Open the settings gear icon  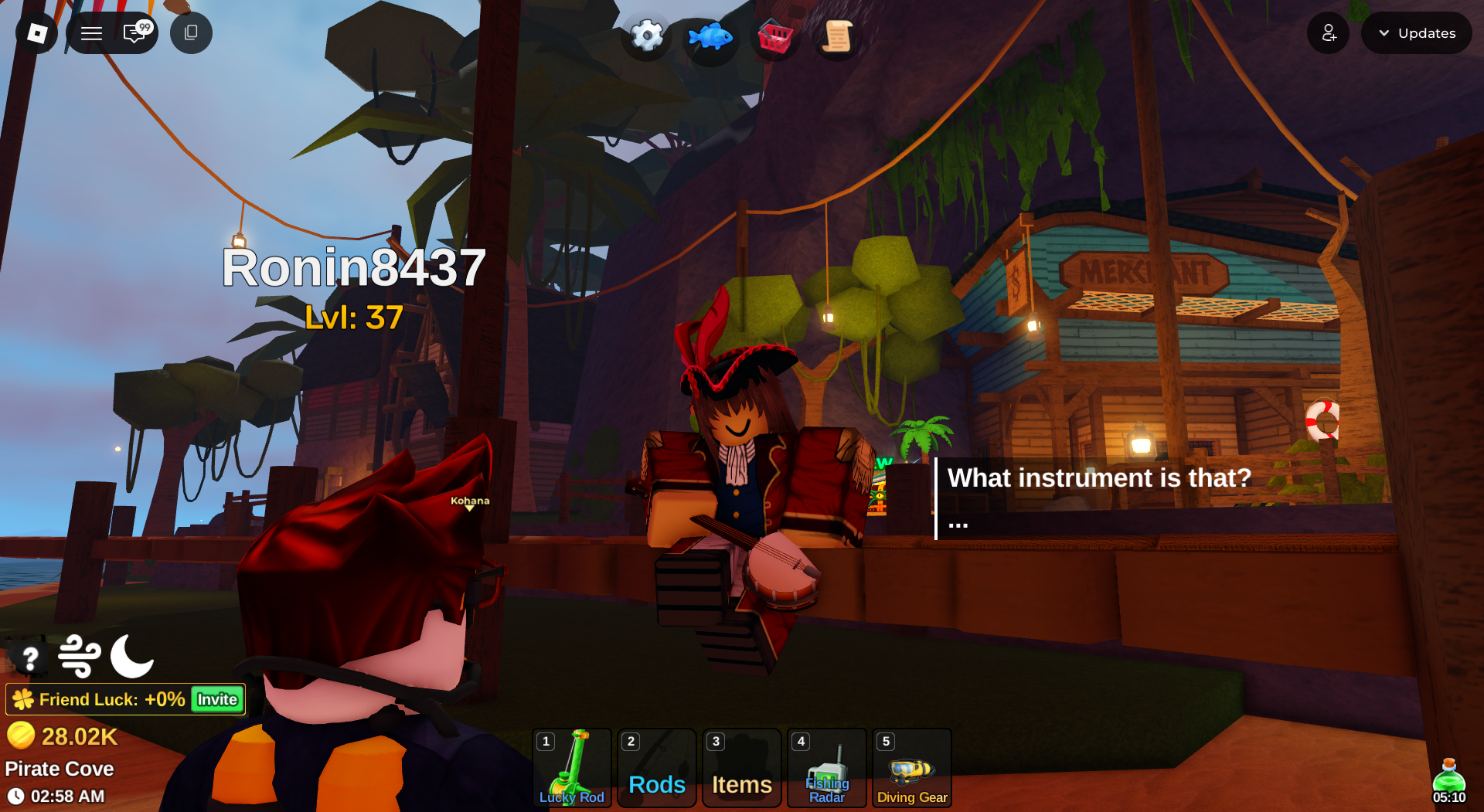coord(646,35)
